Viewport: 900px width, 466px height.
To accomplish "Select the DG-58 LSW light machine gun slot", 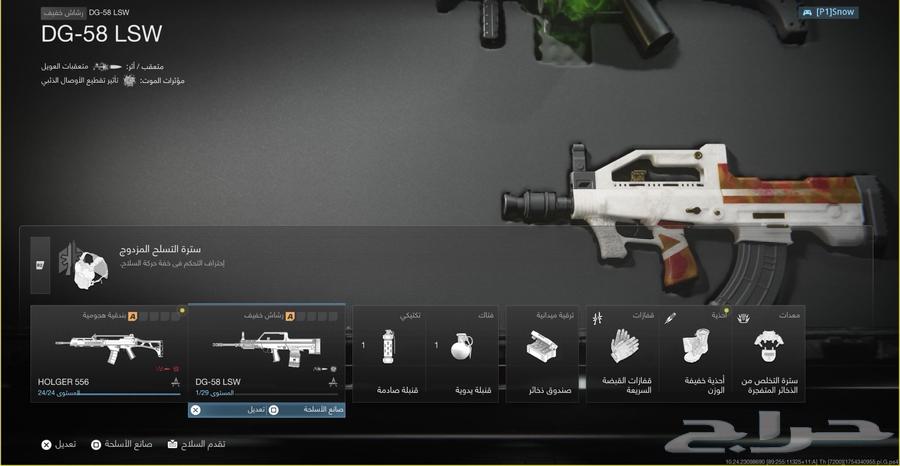I will [267, 353].
